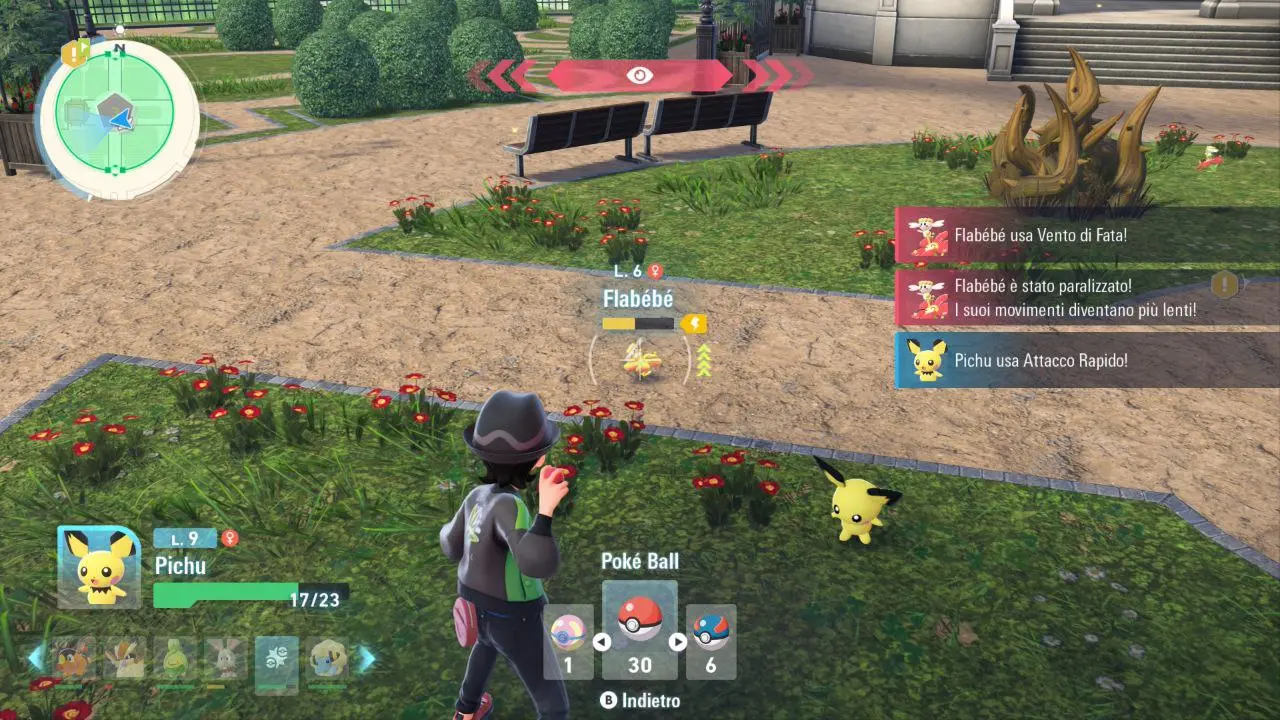Click the right arrow beside the Poké Ball

pyautogui.click(x=677, y=642)
